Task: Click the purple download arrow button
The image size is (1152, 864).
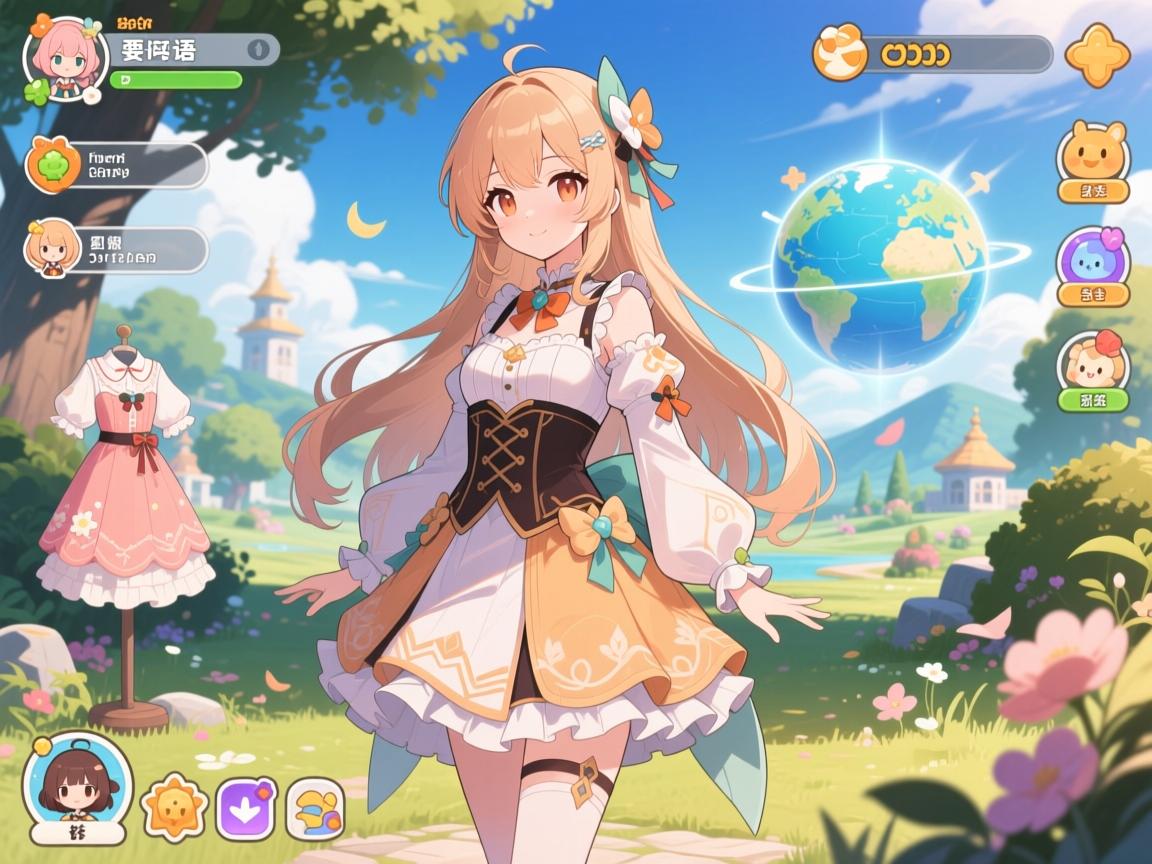Action: [246, 808]
